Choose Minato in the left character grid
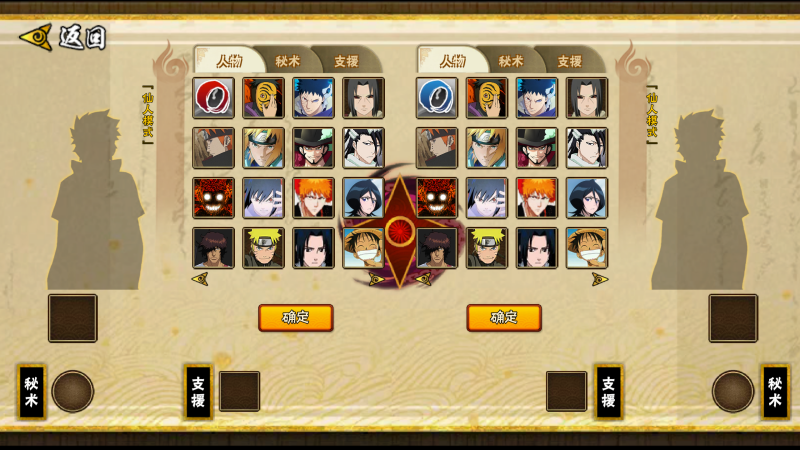Image resolution: width=800 pixels, height=450 pixels. click(263, 148)
